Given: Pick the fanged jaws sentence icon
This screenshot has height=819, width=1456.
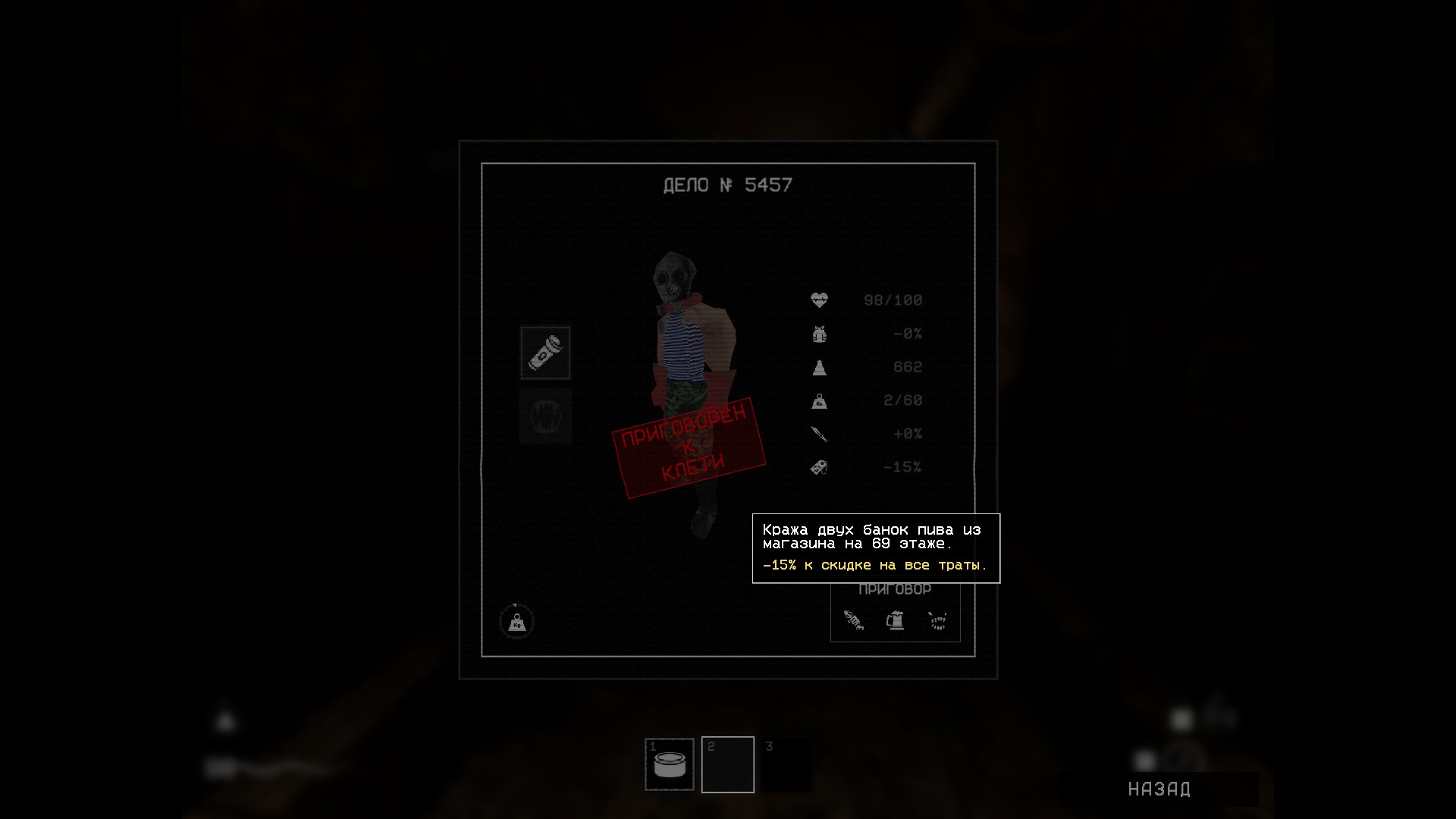Looking at the screenshot, I should pos(938,622).
